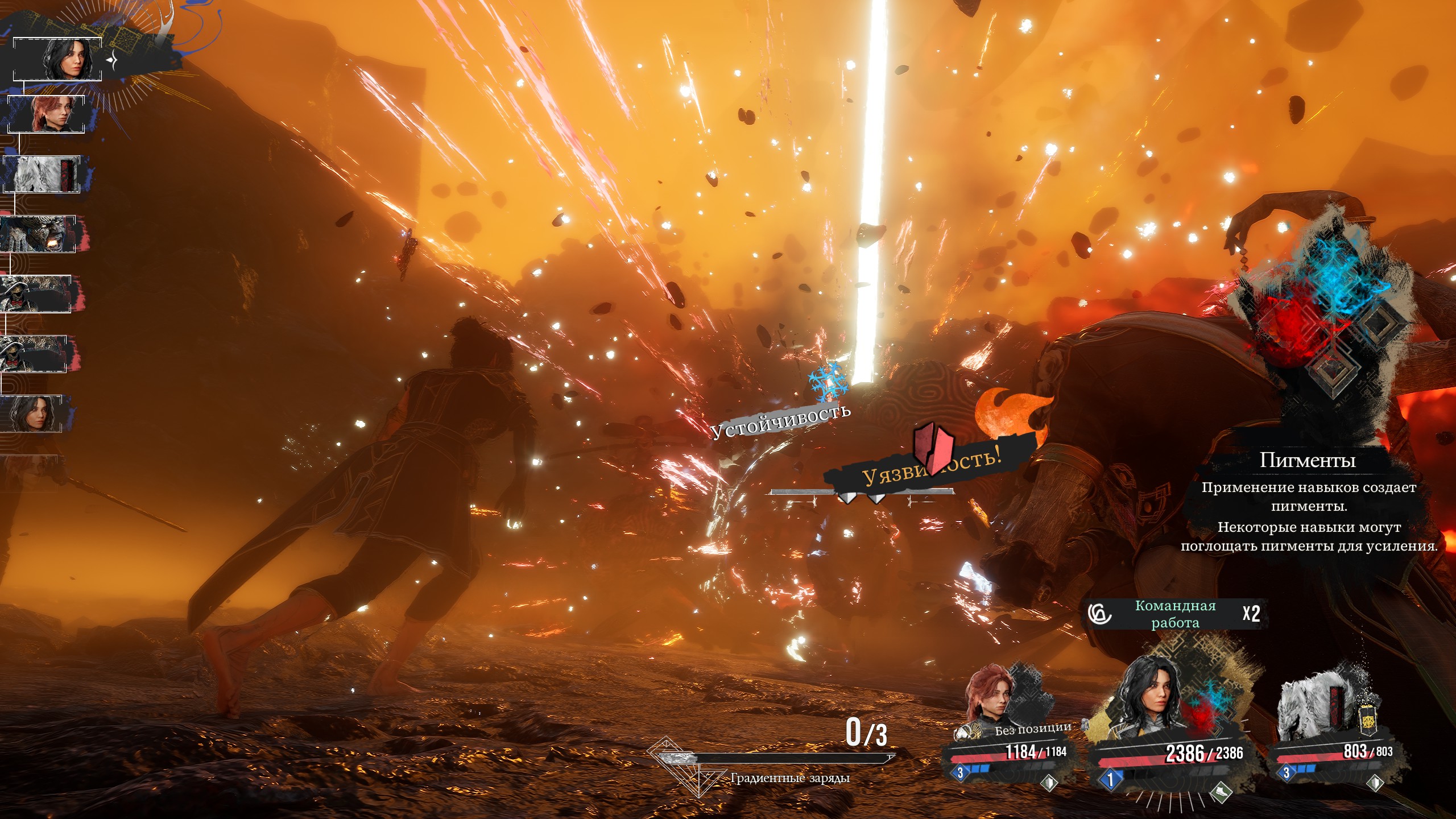Screen dimensions: 1456x819
Task: Click the white-furred ally in the turn order
Action: click(42, 174)
